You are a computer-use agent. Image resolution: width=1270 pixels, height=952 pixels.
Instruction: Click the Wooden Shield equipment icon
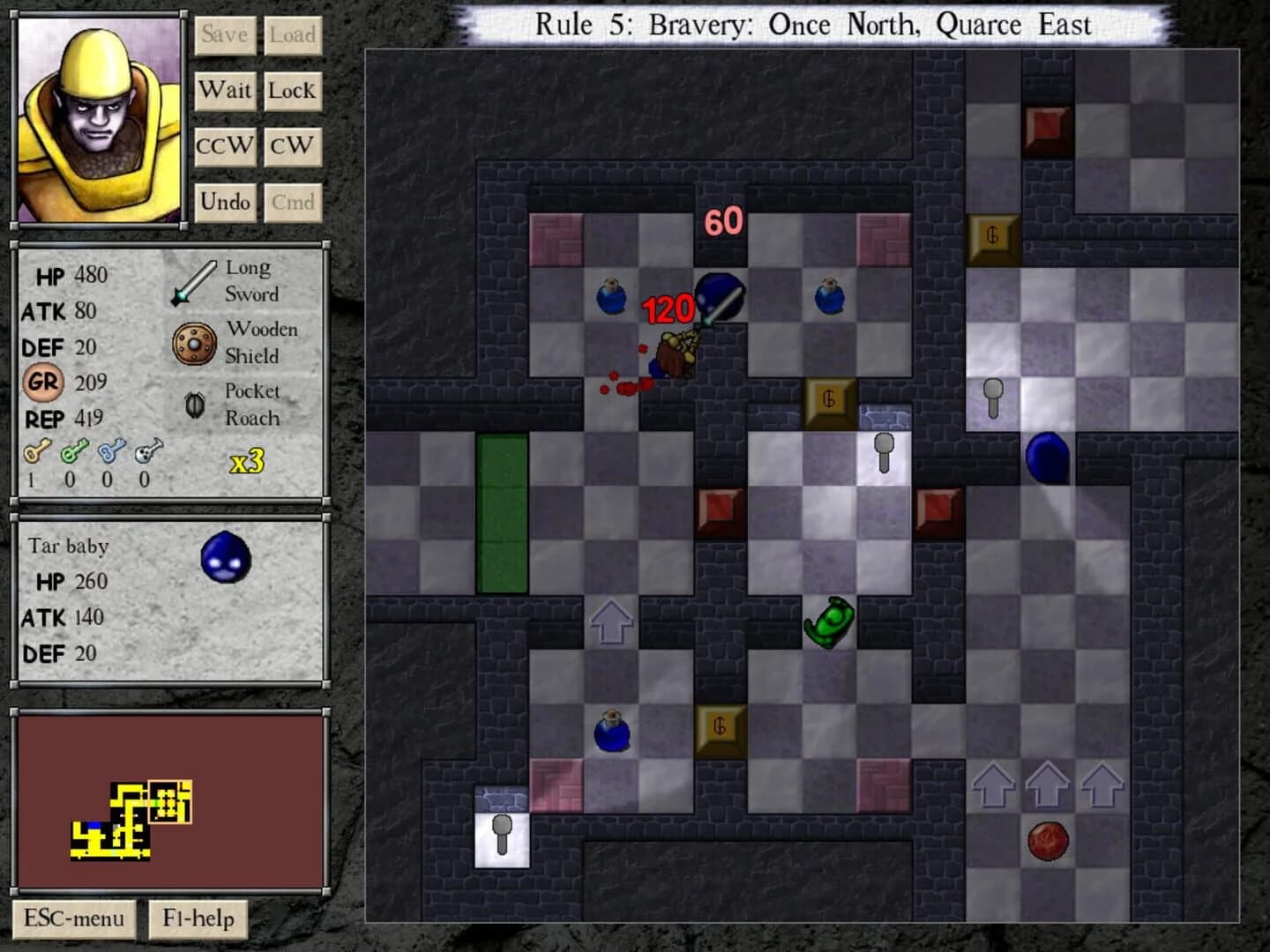tap(193, 342)
